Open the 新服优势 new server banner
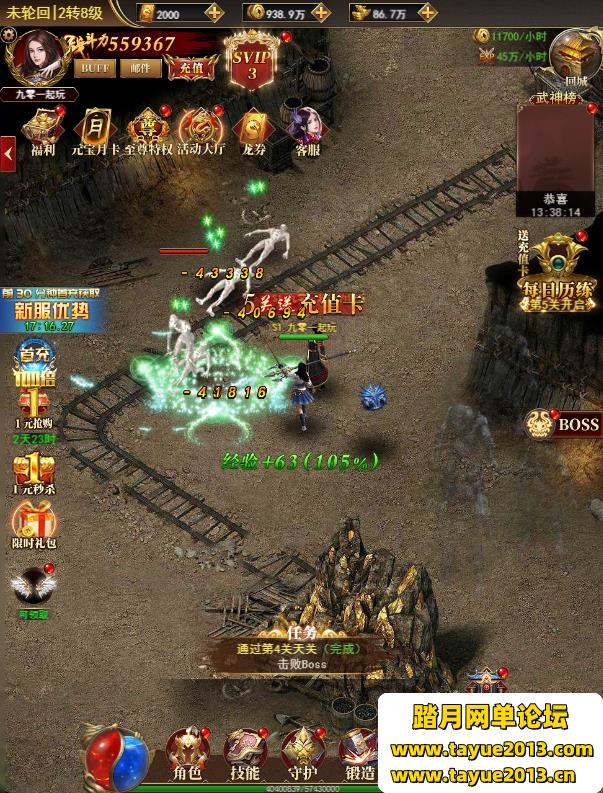Screen dimensions: 603x793 click(51, 308)
